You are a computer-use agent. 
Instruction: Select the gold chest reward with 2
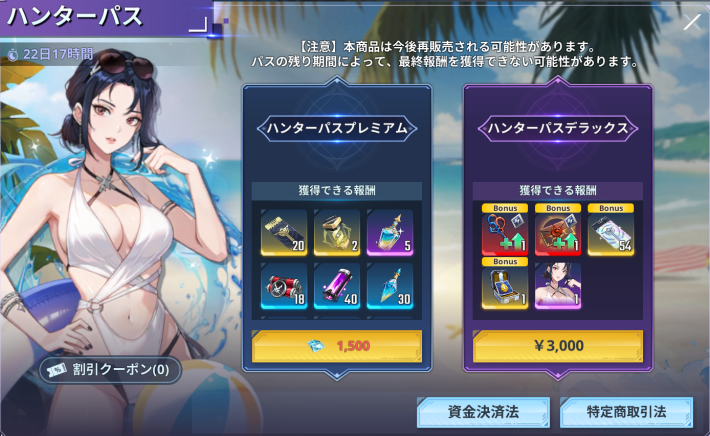337,232
